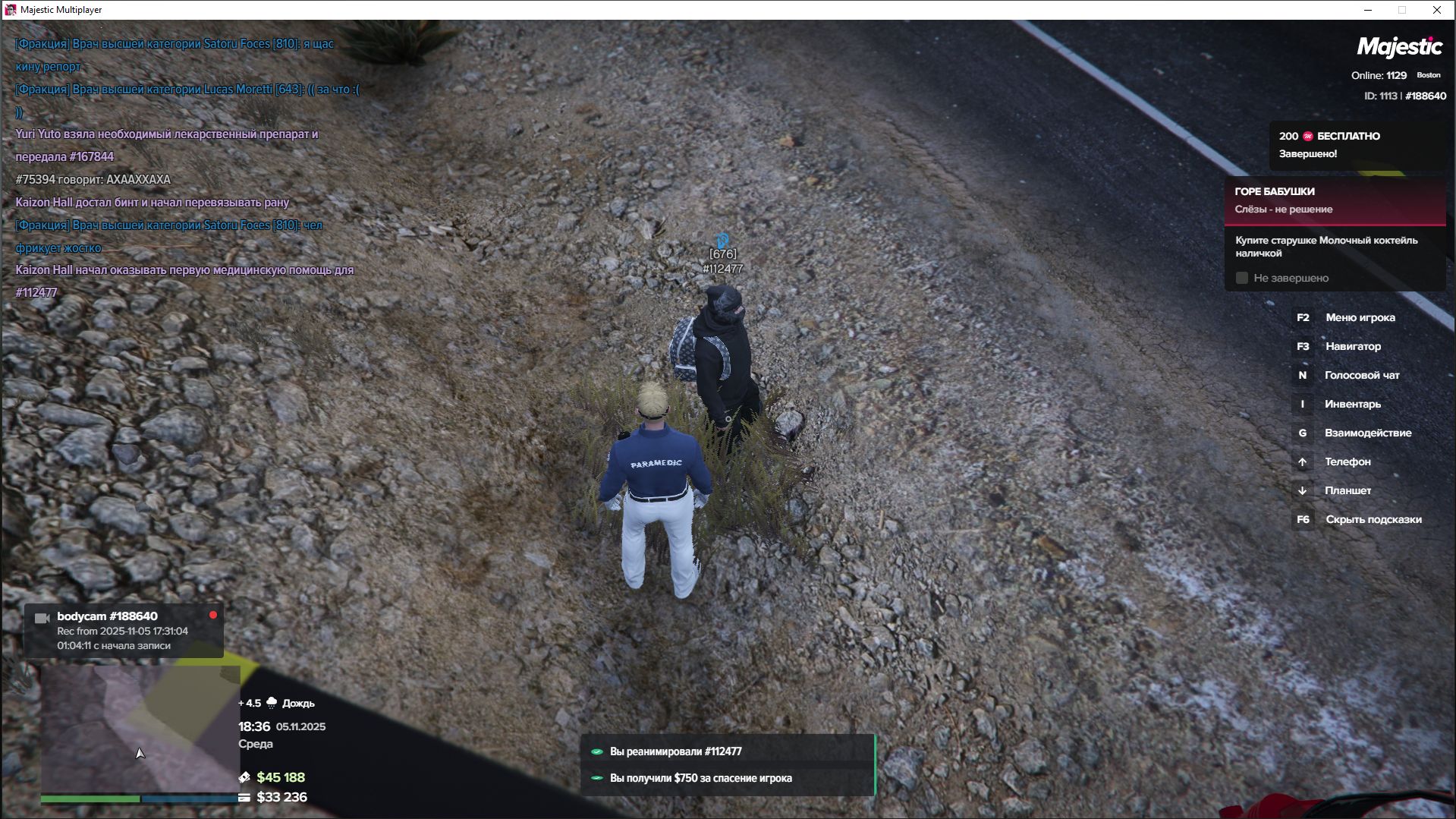
Task: Click the bodycam #188640 recording widget
Action: point(124,631)
